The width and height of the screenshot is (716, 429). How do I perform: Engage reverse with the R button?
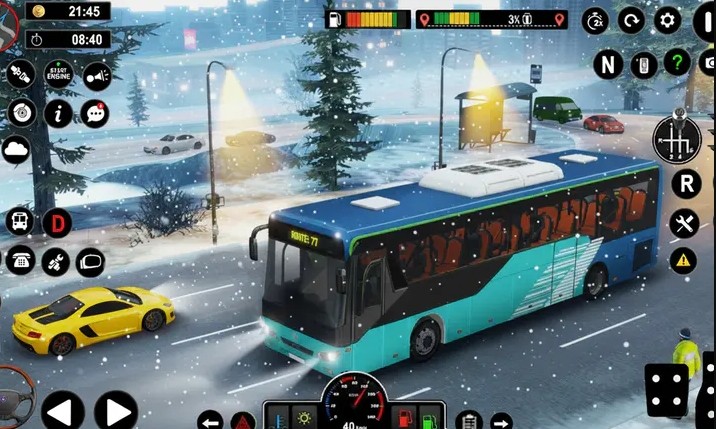click(685, 183)
